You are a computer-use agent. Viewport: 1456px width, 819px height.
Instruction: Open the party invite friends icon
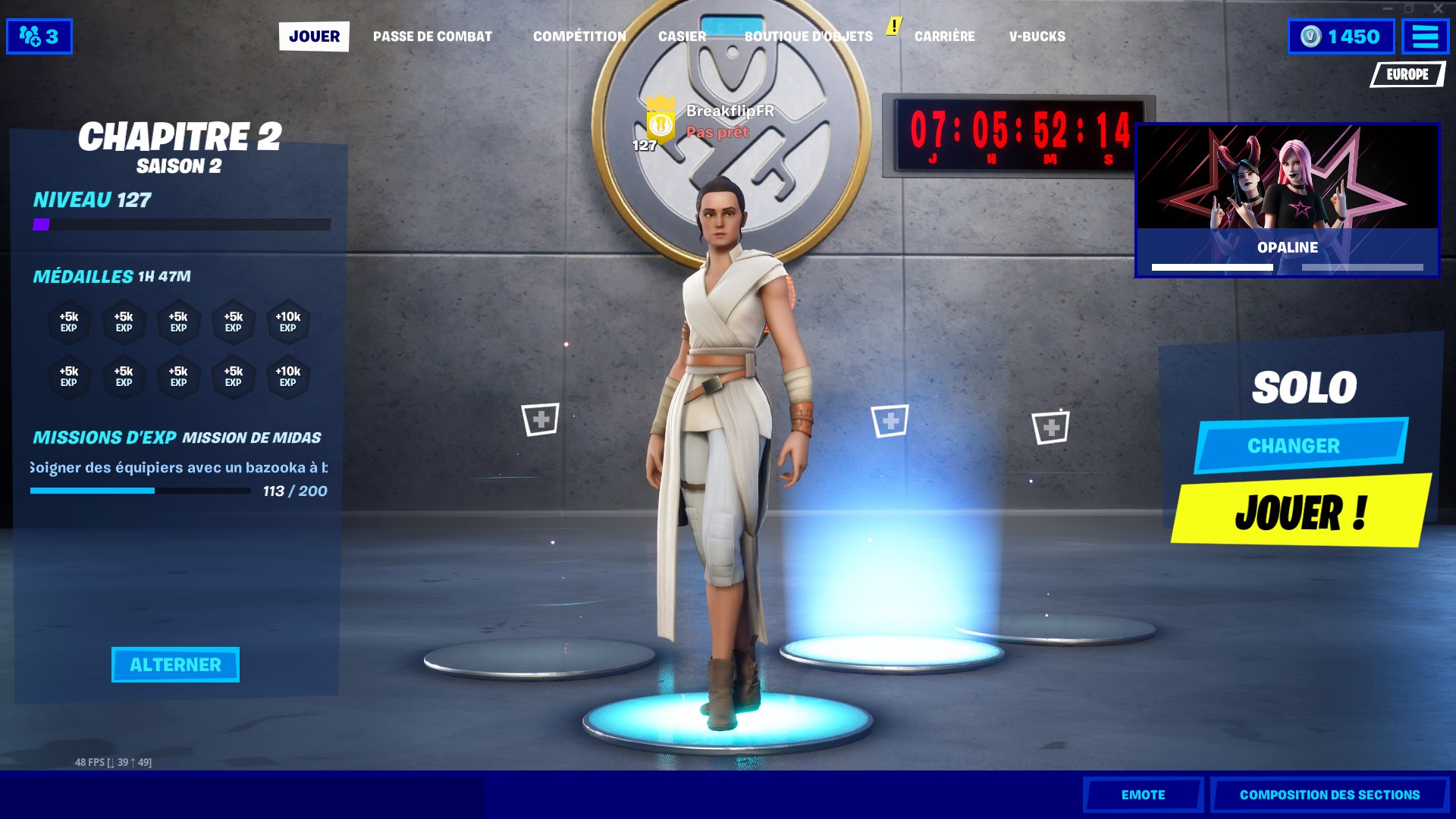point(38,35)
